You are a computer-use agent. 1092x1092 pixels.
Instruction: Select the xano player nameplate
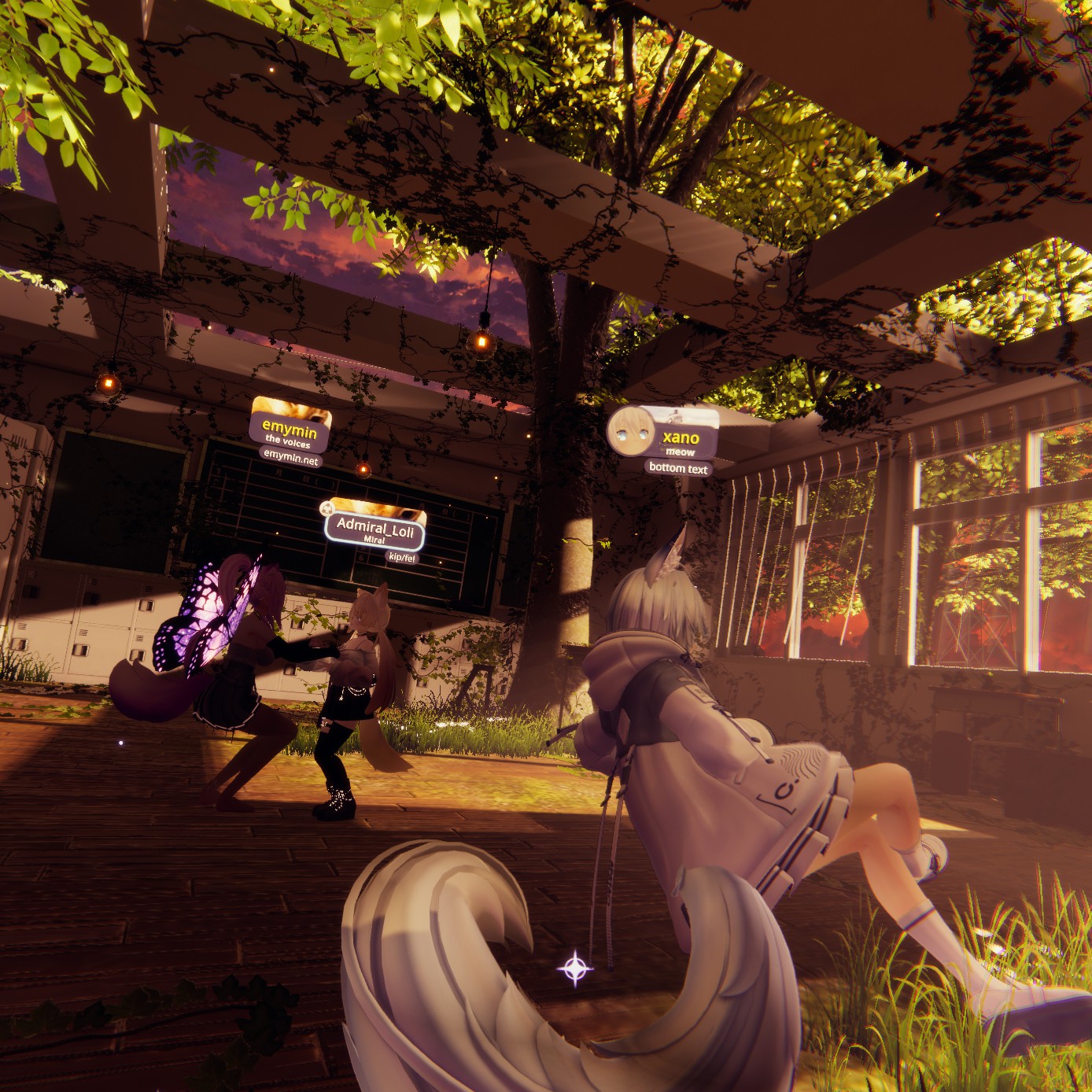click(680, 439)
